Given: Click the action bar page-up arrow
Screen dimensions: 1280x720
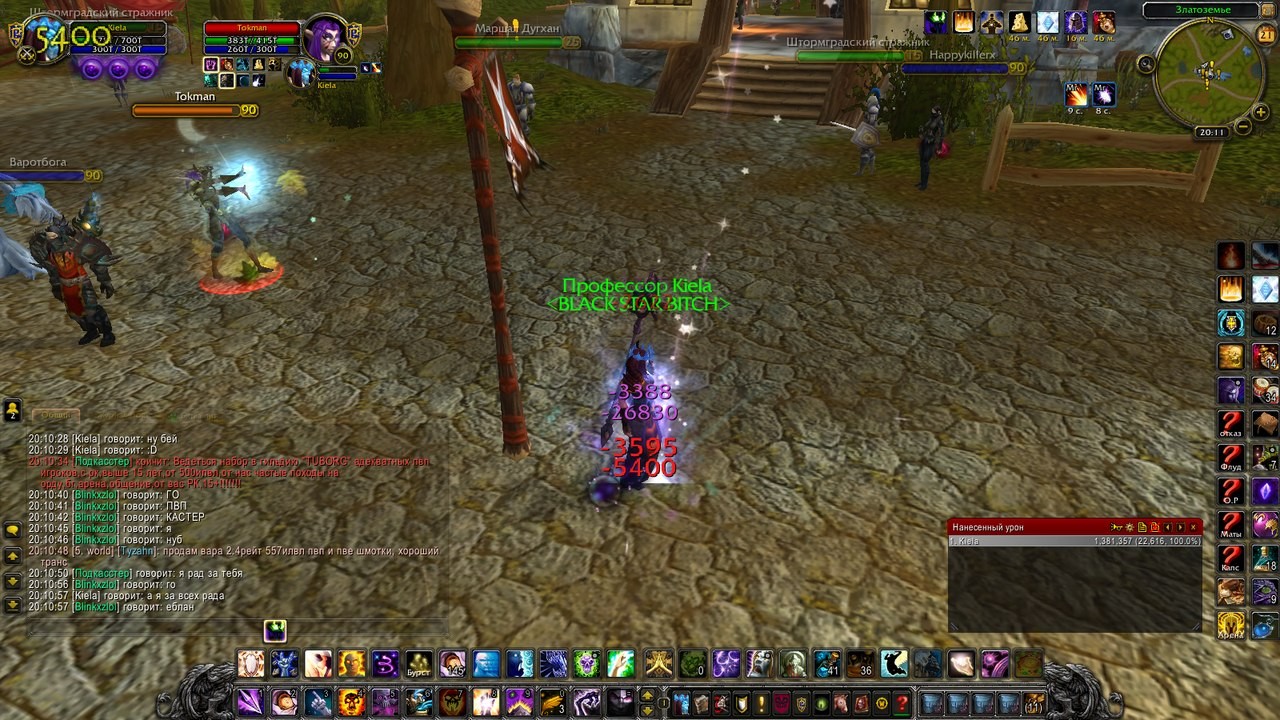Looking at the screenshot, I should coord(647,696).
